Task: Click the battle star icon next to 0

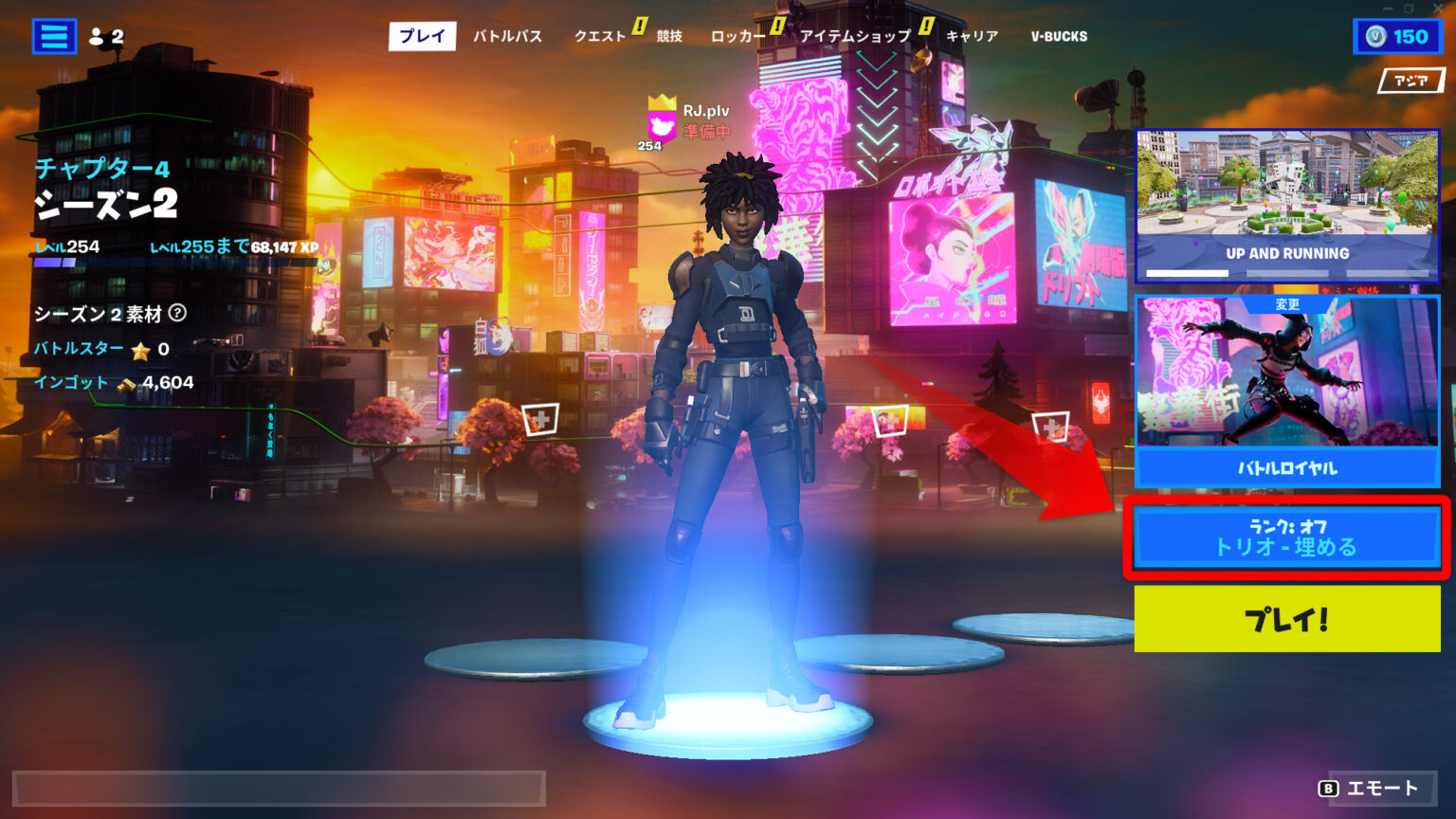Action: (142, 351)
